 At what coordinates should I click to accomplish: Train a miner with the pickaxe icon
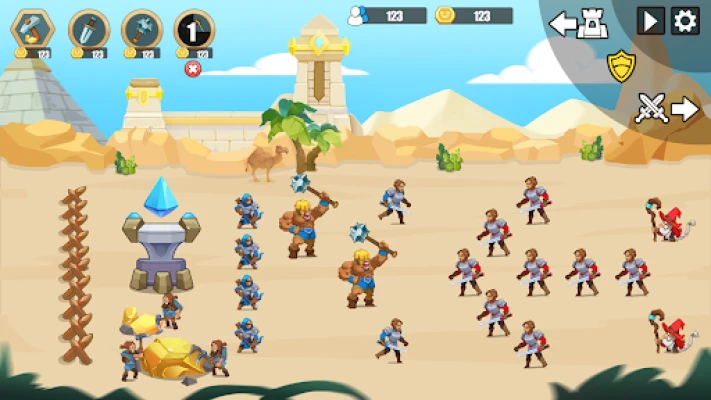[33, 29]
